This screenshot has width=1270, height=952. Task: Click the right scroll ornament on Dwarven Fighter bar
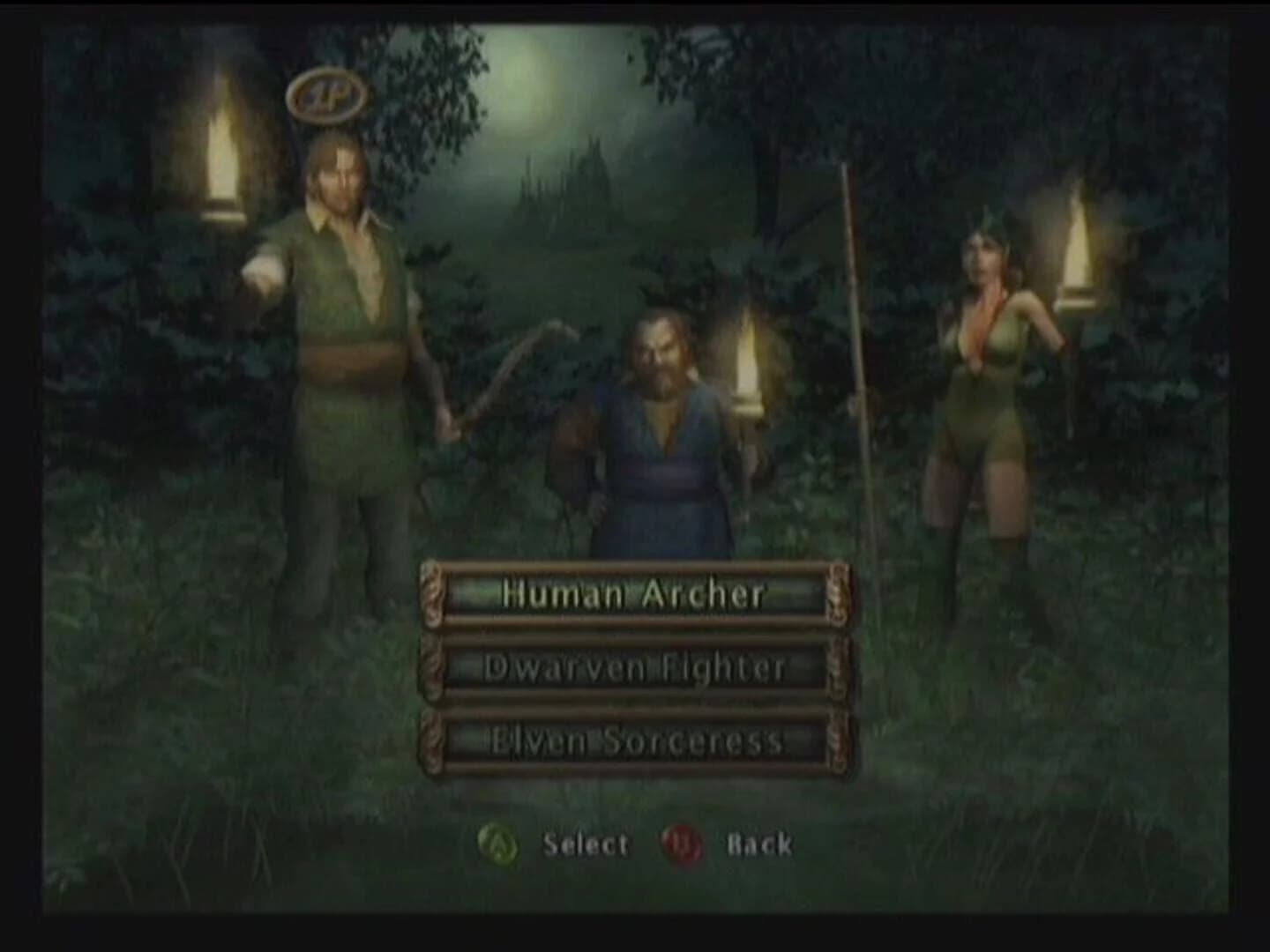click(833, 668)
